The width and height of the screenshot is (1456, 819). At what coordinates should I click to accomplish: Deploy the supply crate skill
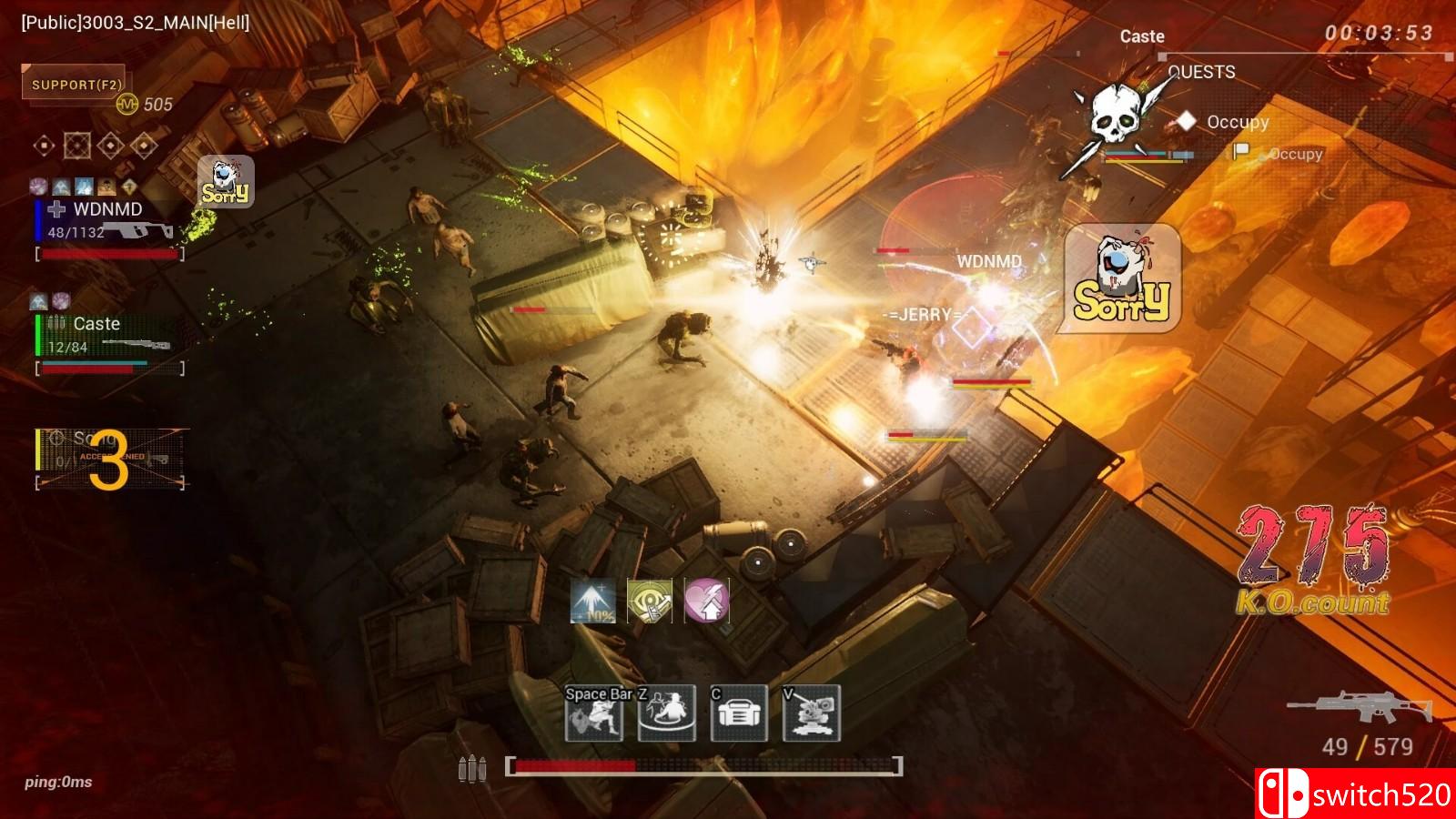(739, 713)
